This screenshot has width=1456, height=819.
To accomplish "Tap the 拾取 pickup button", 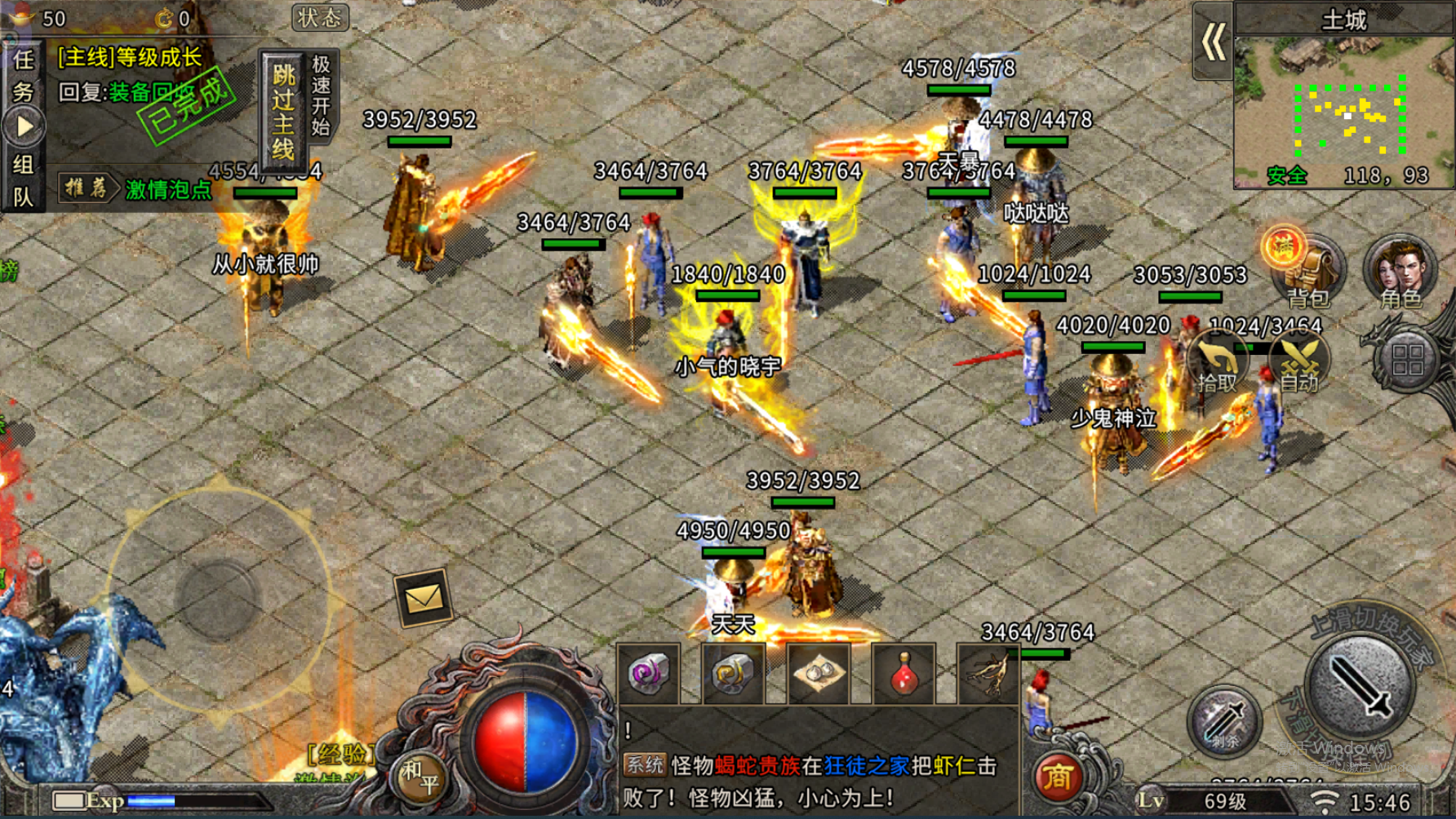I will coord(1216,364).
